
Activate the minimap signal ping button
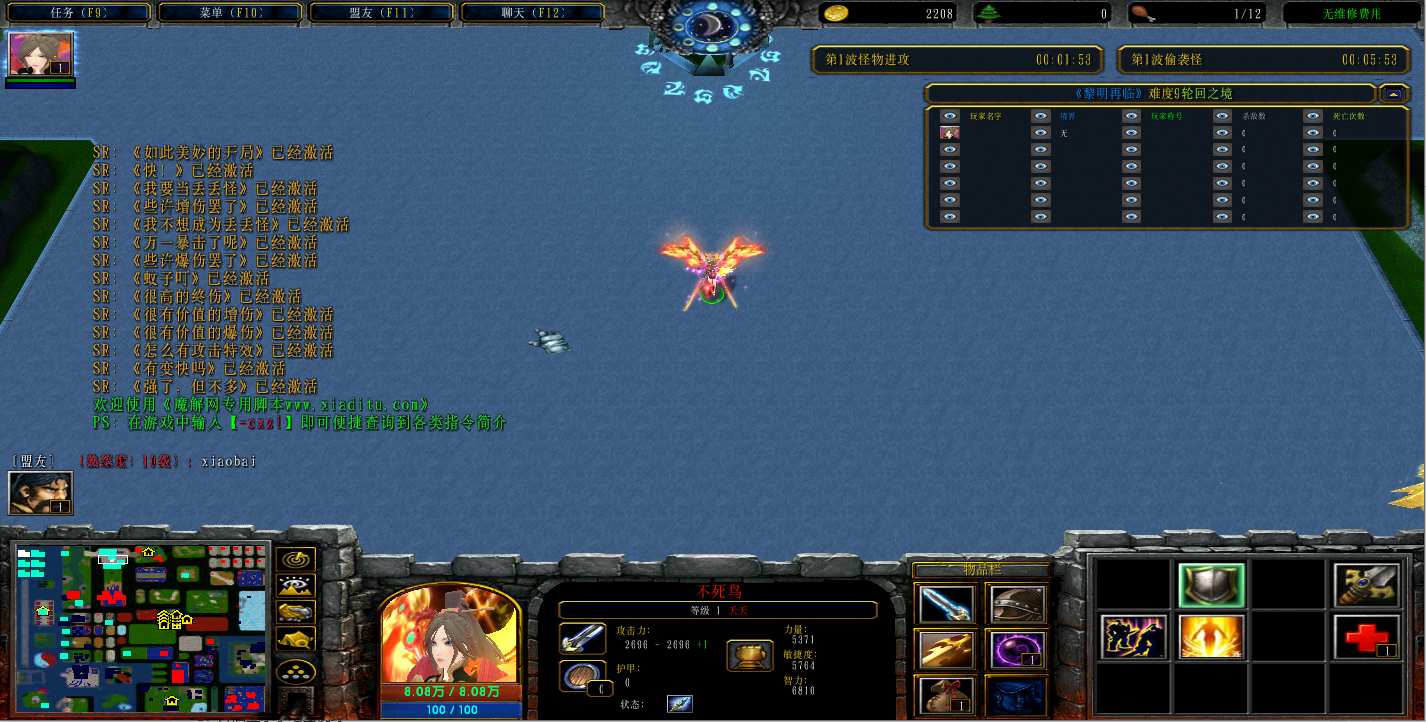point(296,560)
